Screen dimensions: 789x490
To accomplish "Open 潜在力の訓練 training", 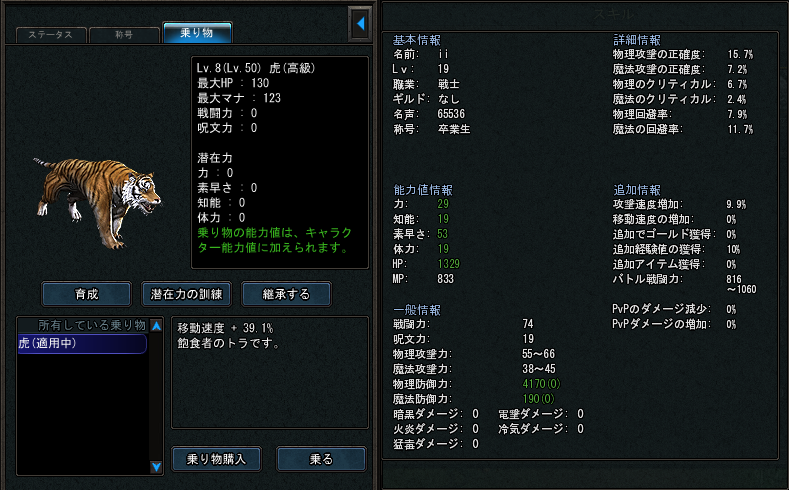I will tap(187, 294).
